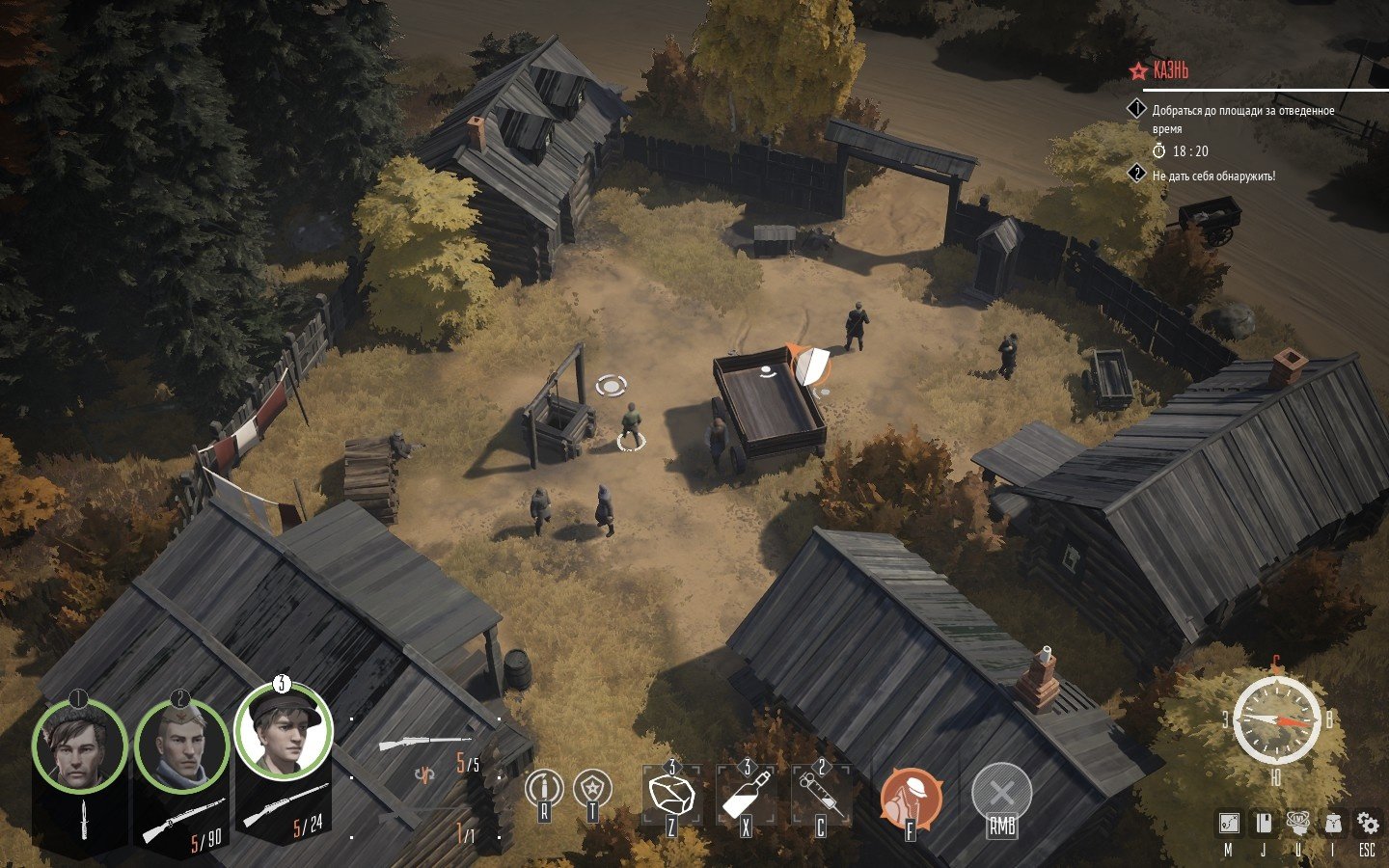The width and height of the screenshot is (1389, 868).
Task: Open the backpack inventory icon
Action: (x=1333, y=824)
